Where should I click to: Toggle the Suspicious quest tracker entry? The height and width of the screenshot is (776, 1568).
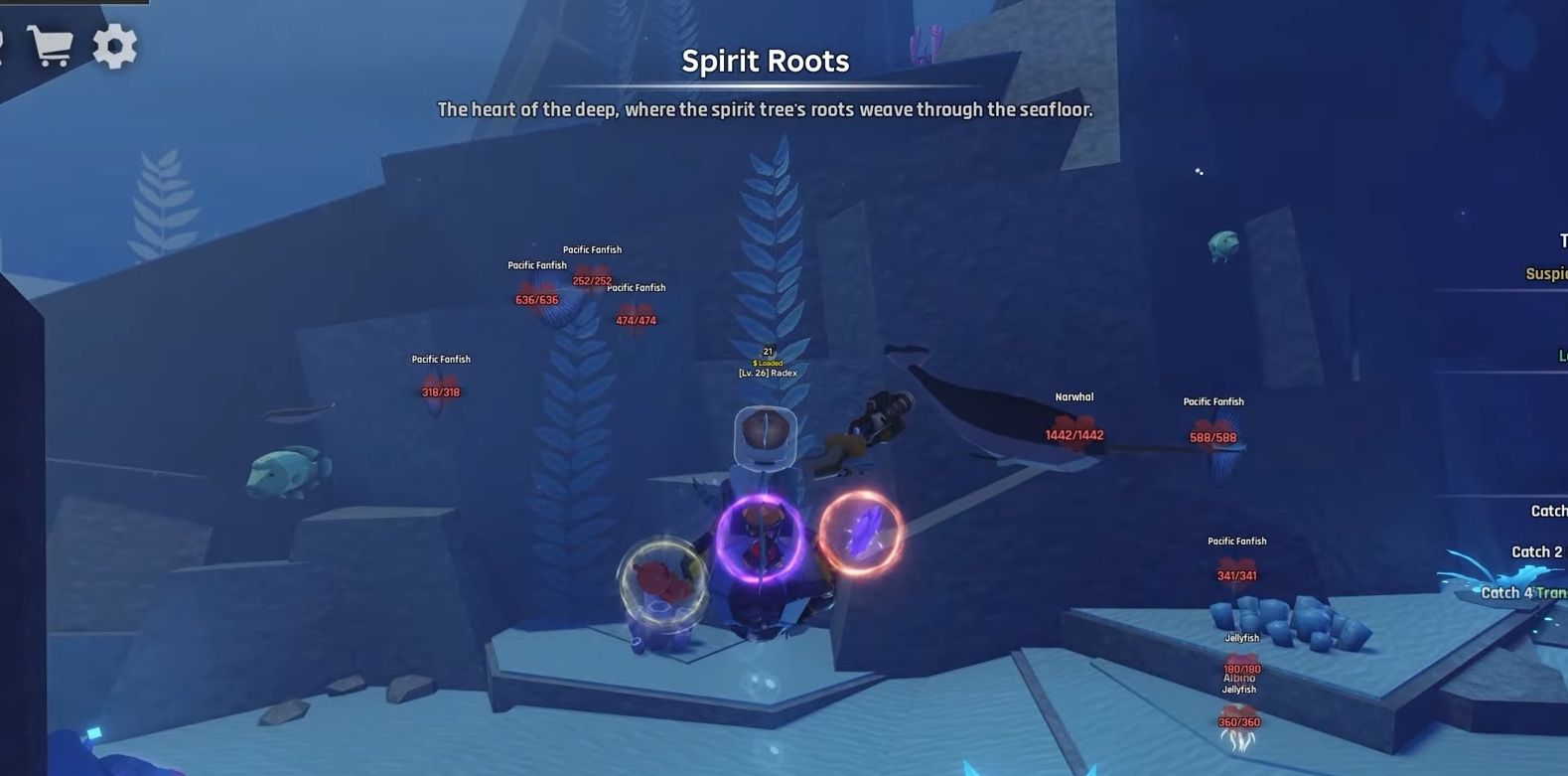point(1545,272)
